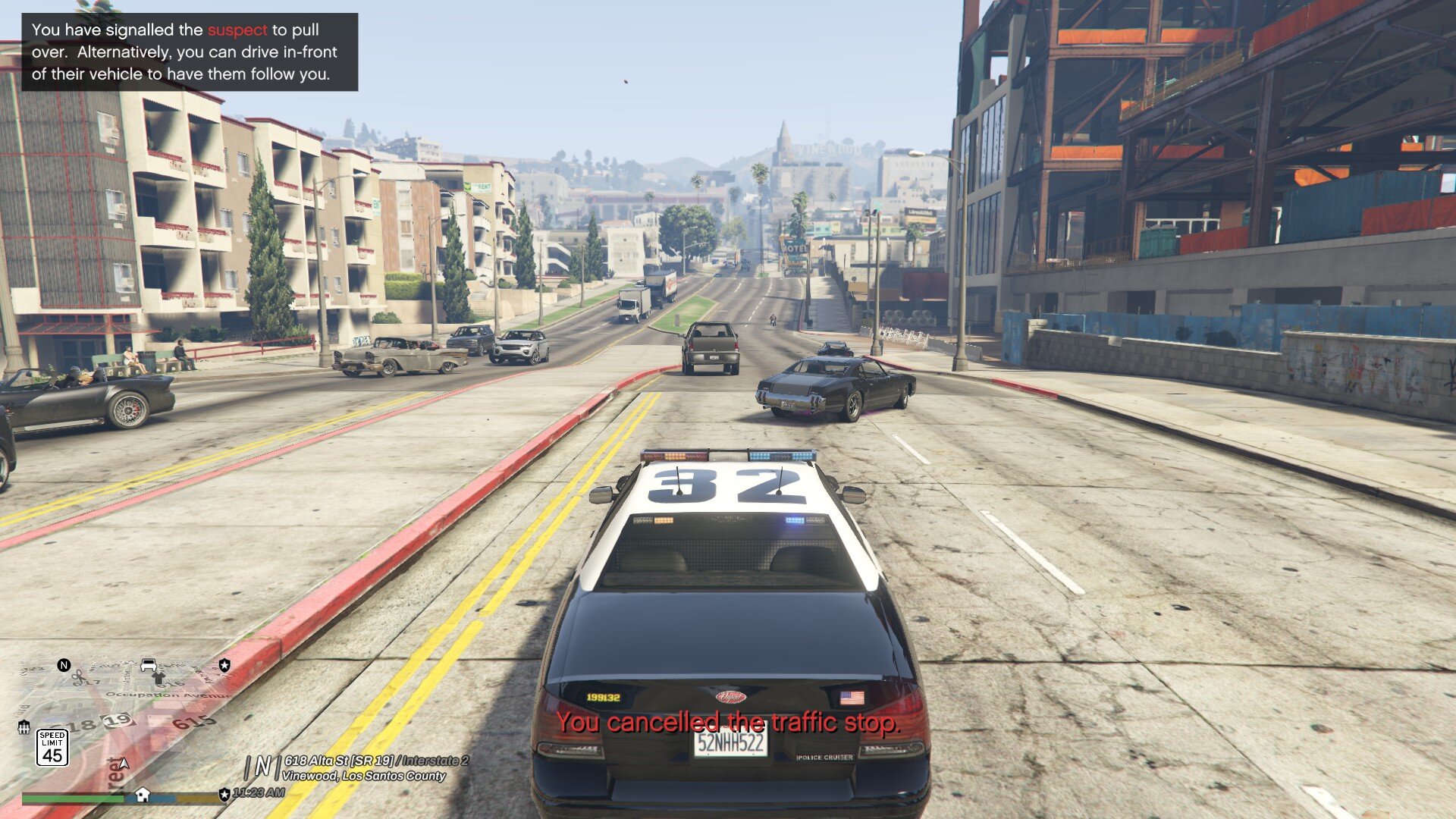This screenshot has height=819, width=1456.
Task: Click the minimap's north compass marker
Action: click(64, 665)
